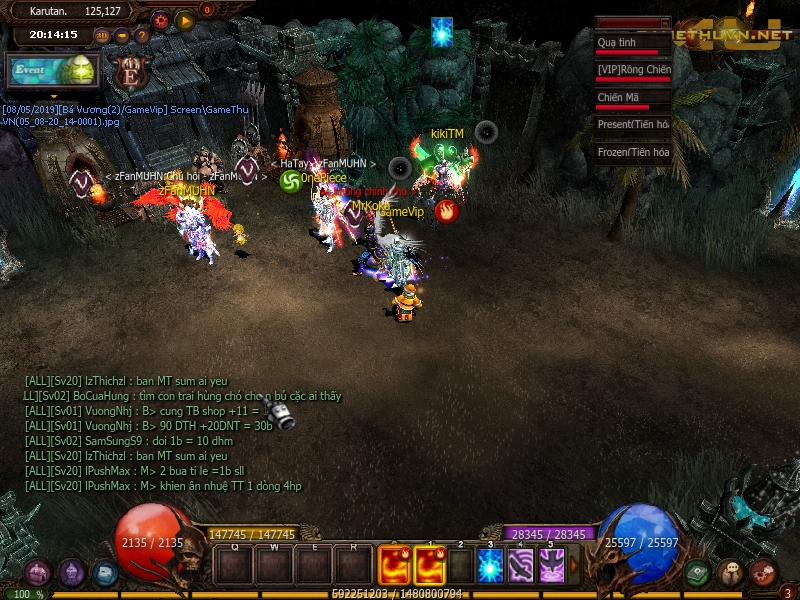800x600 pixels.
Task: Open the question mark help button
Action: pos(141,35)
